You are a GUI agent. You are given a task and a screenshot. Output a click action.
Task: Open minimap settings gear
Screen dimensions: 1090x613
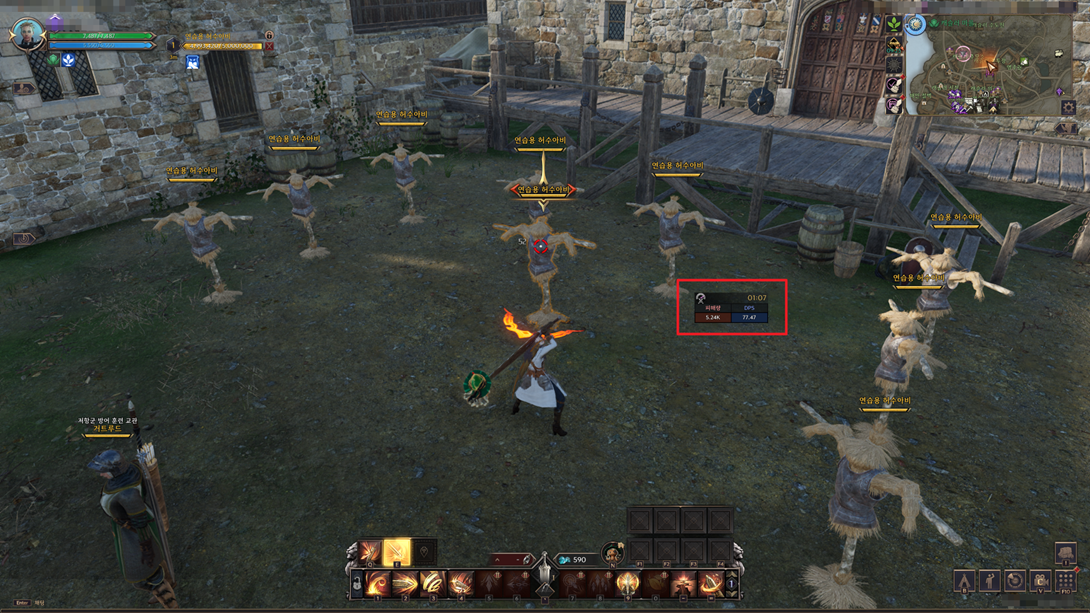[x=1068, y=108]
